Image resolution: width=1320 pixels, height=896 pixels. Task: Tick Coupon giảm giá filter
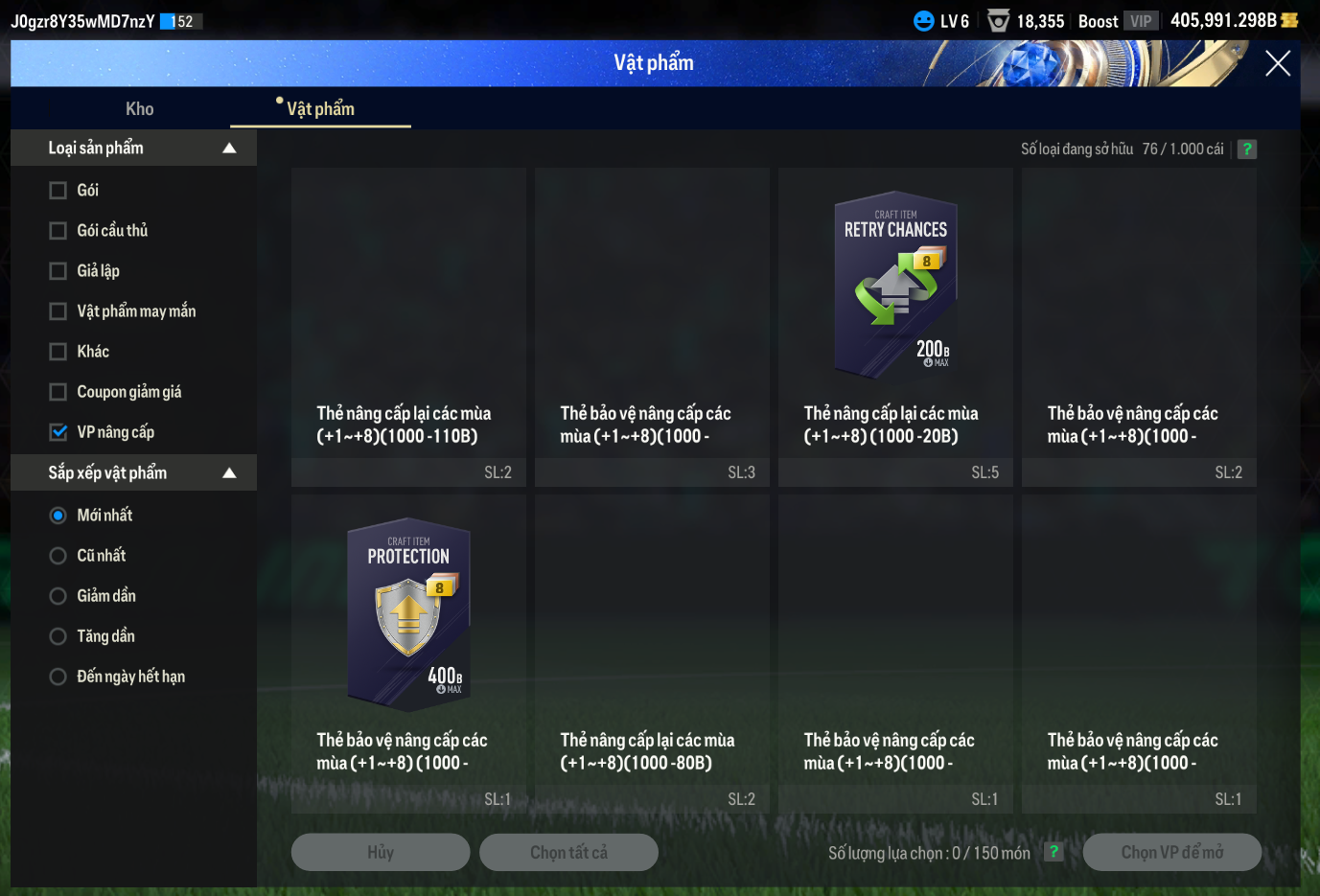(x=58, y=392)
